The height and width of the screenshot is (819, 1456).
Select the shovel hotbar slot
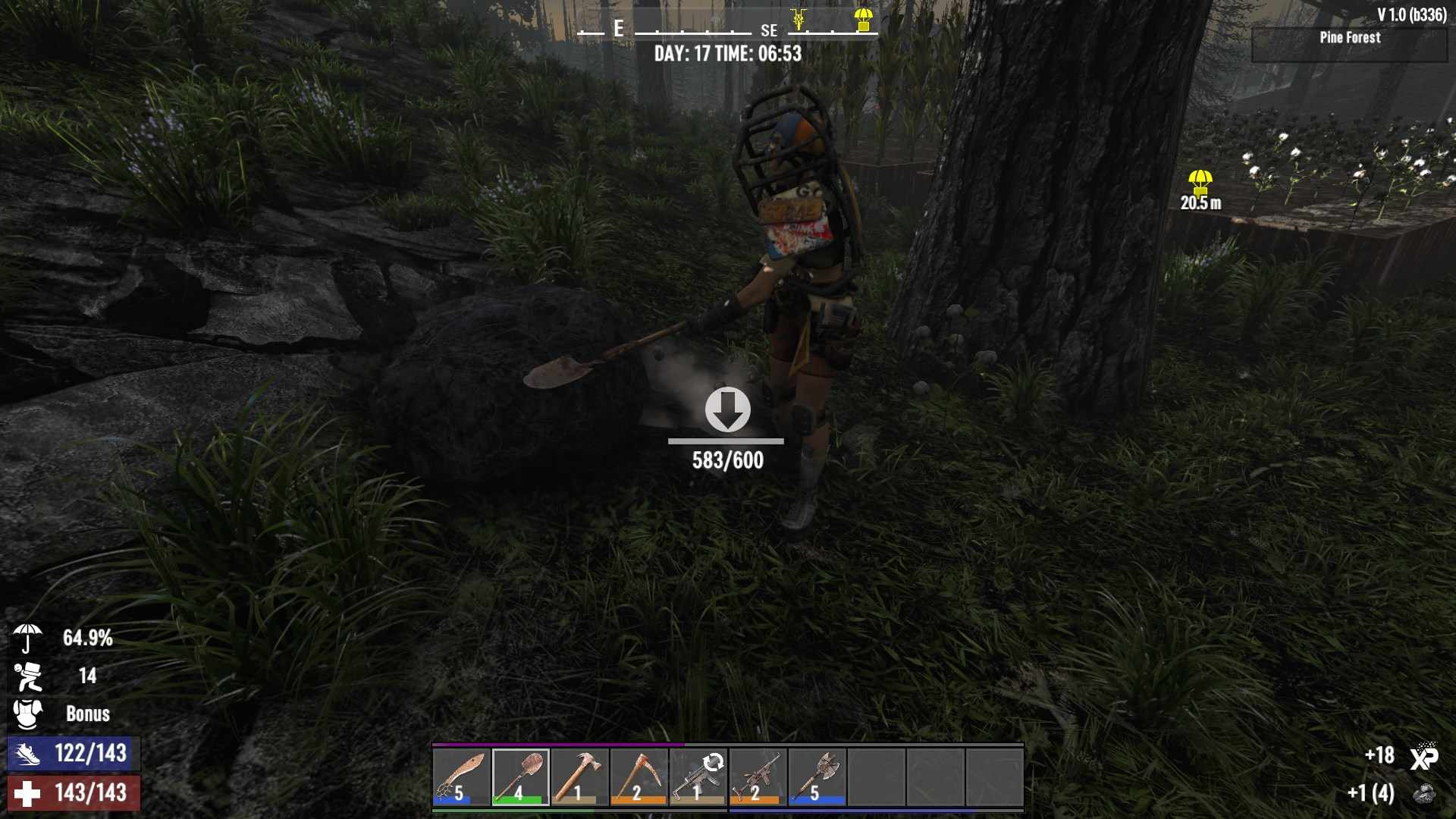click(520, 777)
